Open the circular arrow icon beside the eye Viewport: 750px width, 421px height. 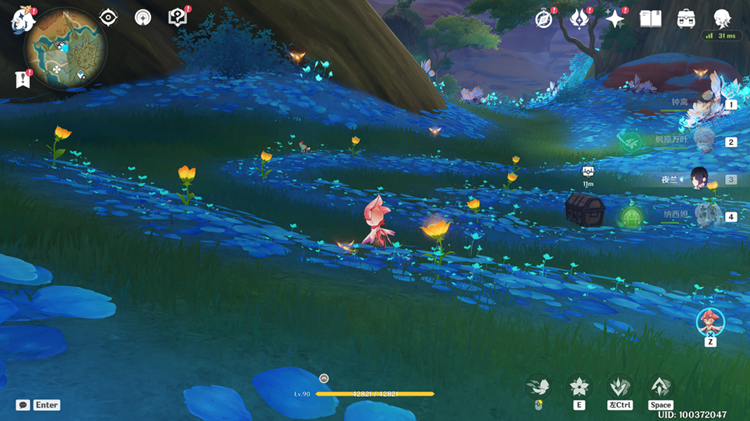(143, 17)
